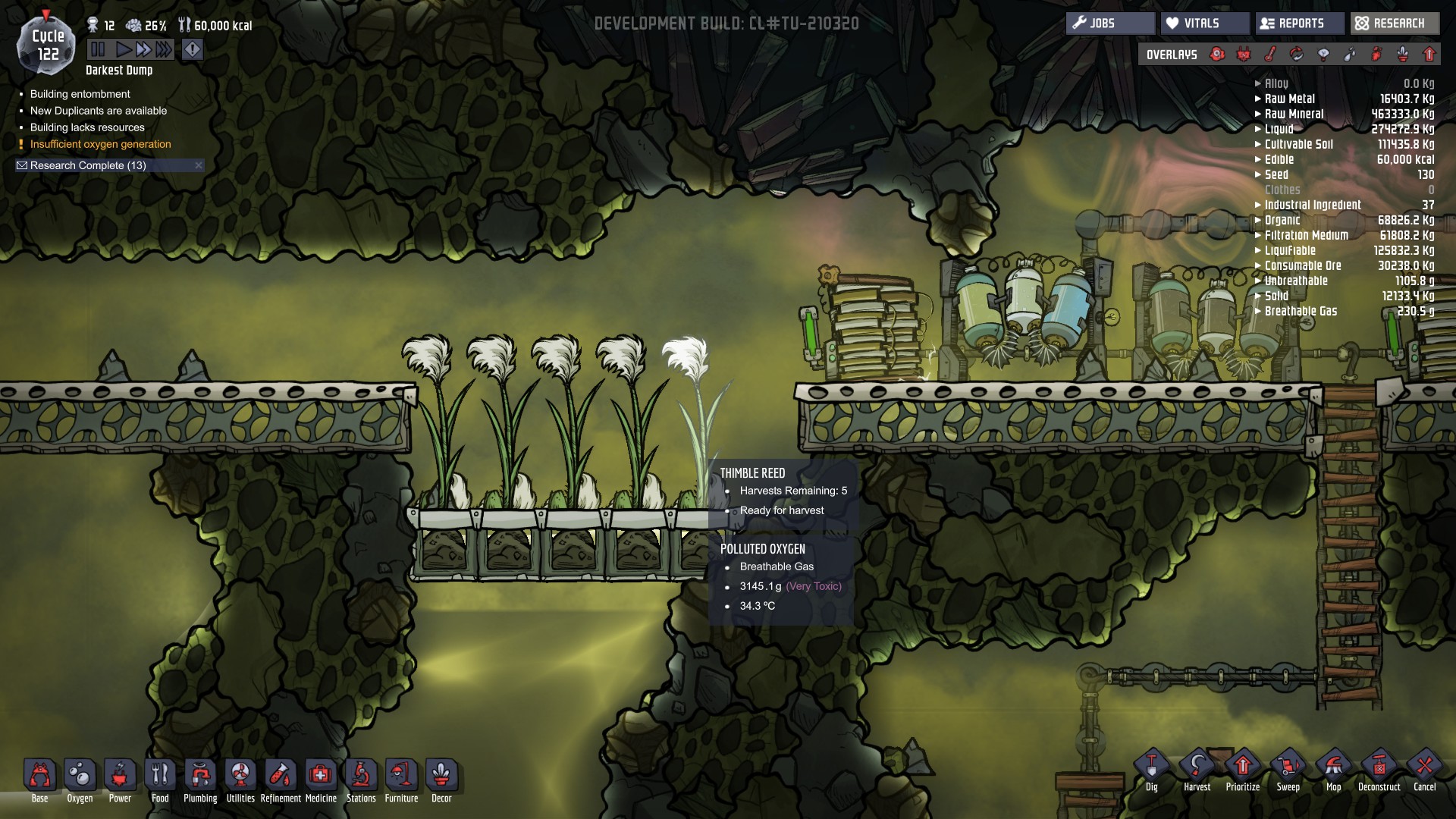Expand the Raw Metal resource entry
Image resolution: width=1456 pixels, height=819 pixels.
point(1258,99)
